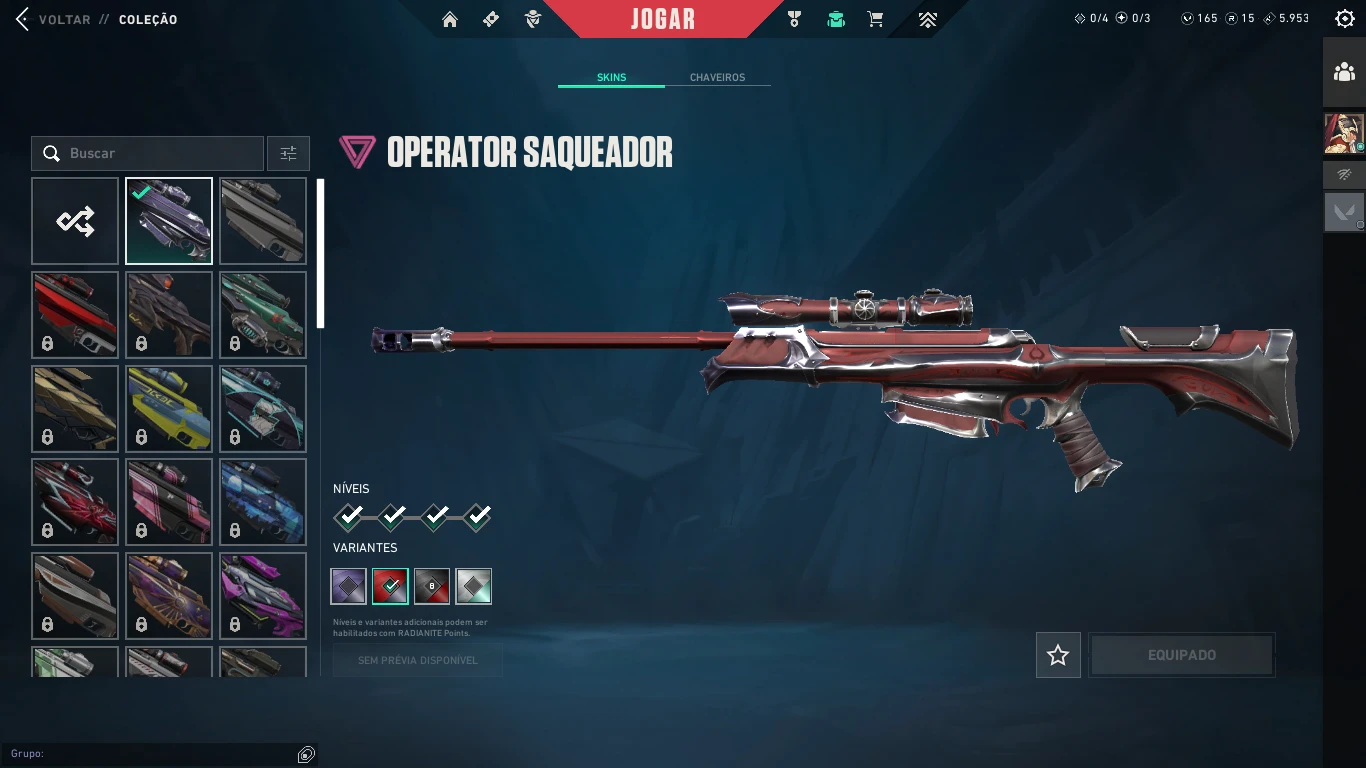Screen dimensions: 1366x768
Task: Open the friends social panel icon
Action: pyautogui.click(x=1344, y=72)
